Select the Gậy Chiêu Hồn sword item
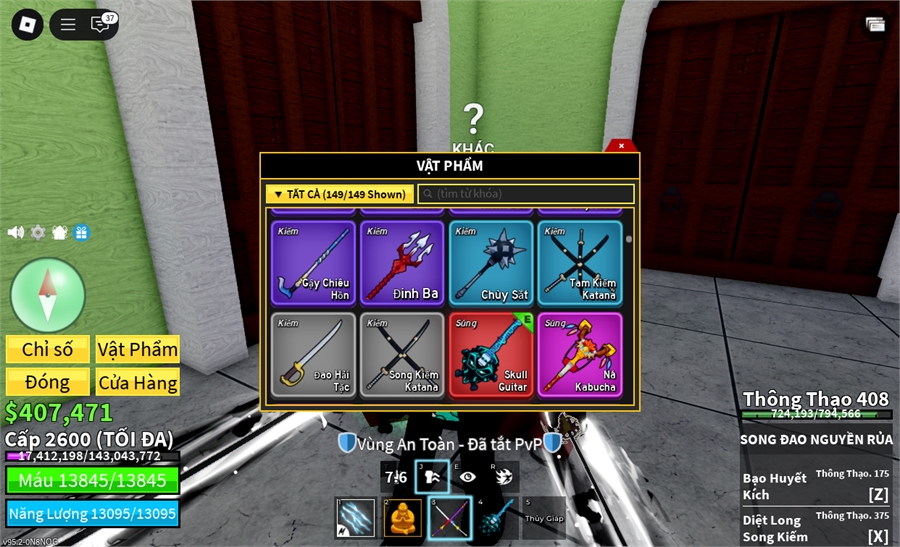The image size is (900, 547). (314, 263)
